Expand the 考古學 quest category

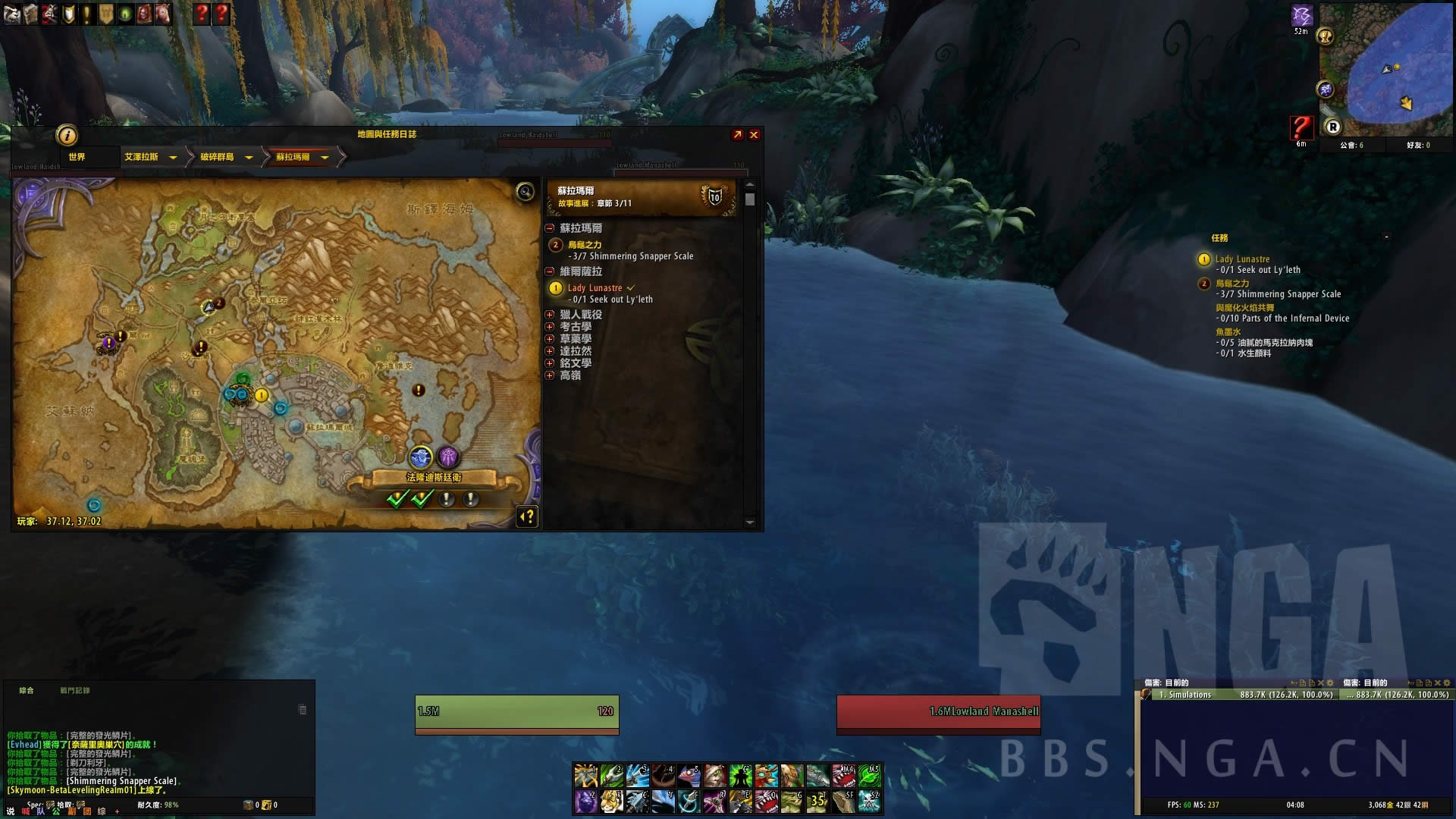550,327
